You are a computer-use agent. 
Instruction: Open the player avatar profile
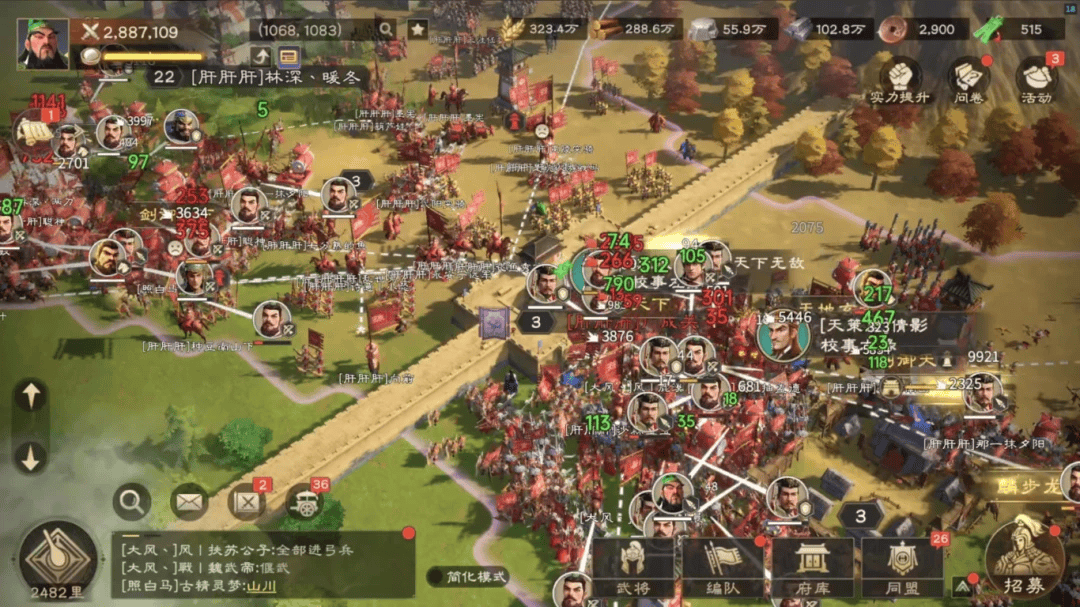pos(42,43)
